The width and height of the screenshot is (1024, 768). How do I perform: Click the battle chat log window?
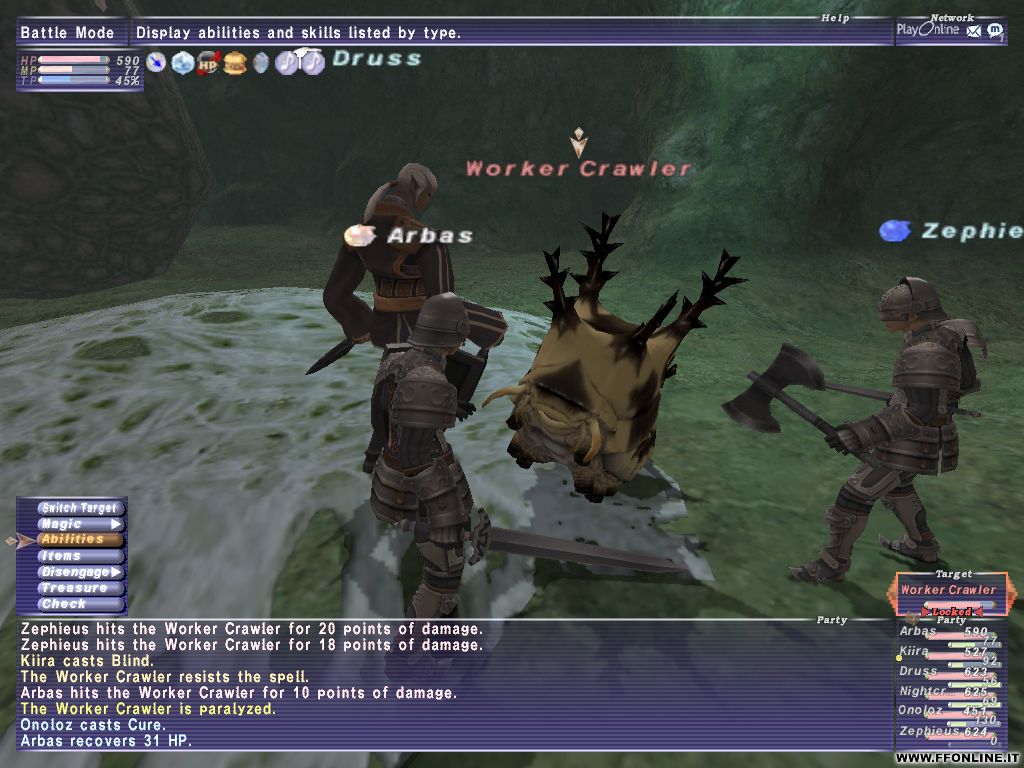[450, 685]
